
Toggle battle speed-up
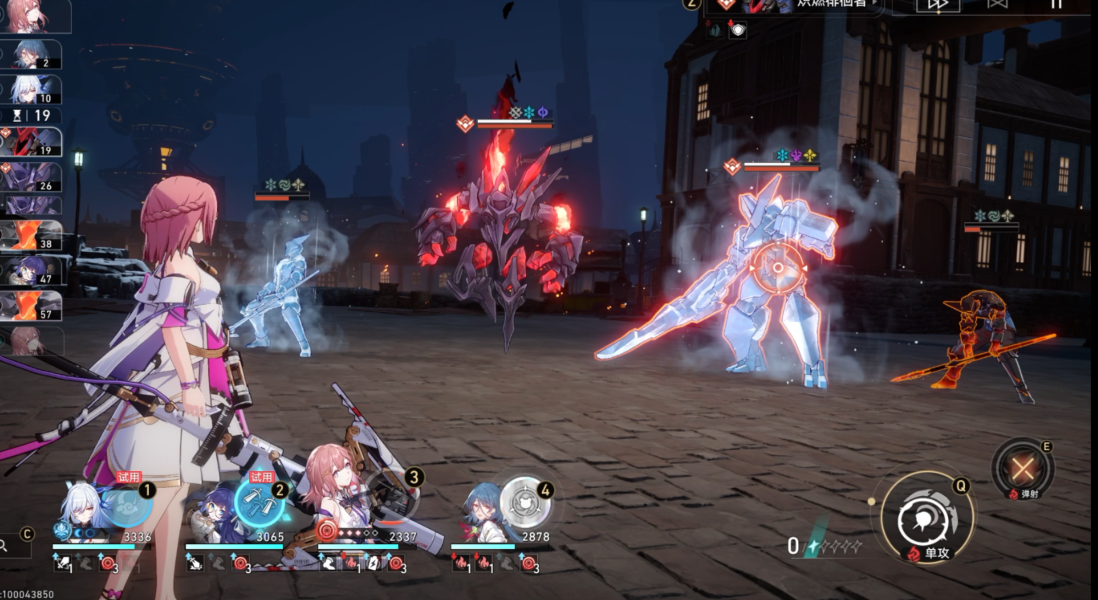[x=937, y=4]
